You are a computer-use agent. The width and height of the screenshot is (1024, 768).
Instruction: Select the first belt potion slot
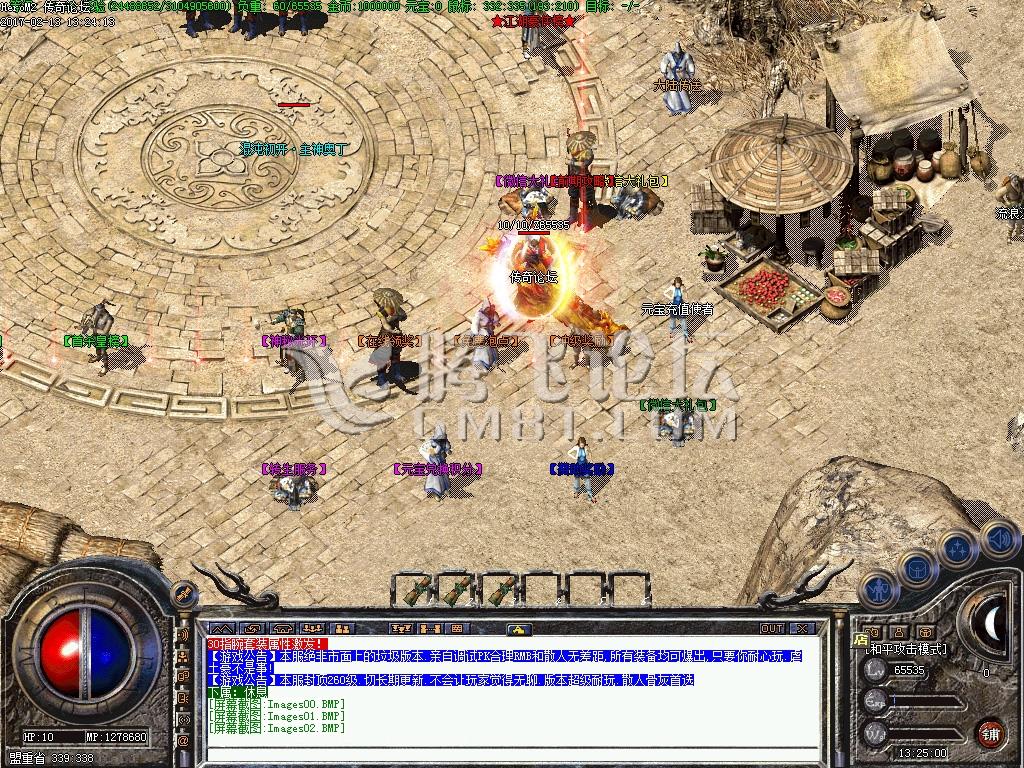pyautogui.click(x=416, y=589)
